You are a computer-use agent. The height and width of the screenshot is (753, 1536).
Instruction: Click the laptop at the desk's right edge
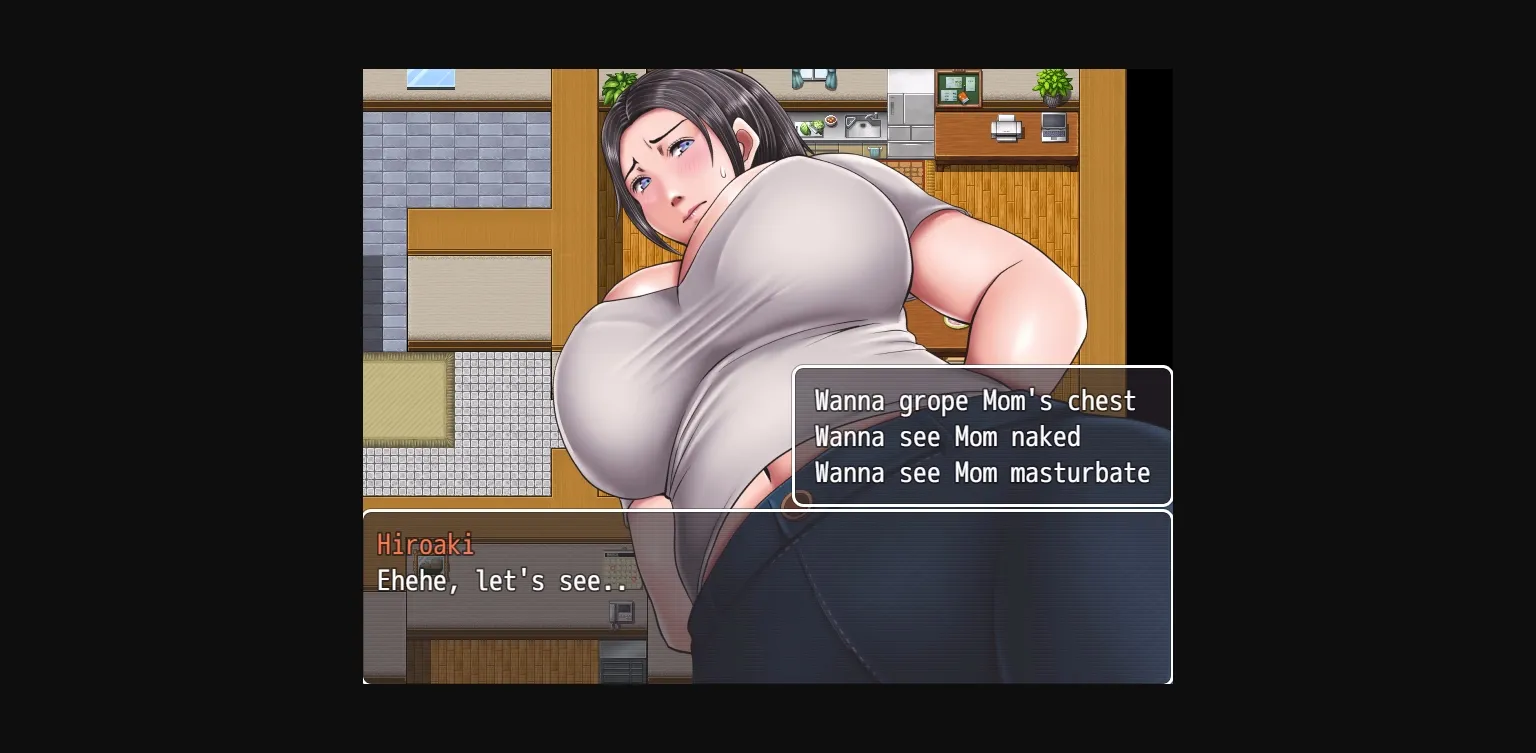[x=1052, y=128]
